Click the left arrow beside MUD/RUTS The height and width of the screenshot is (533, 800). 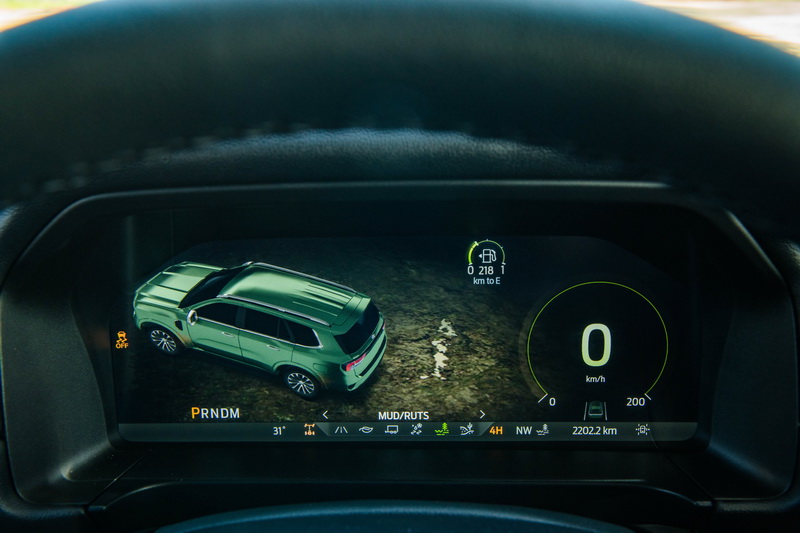(x=325, y=414)
